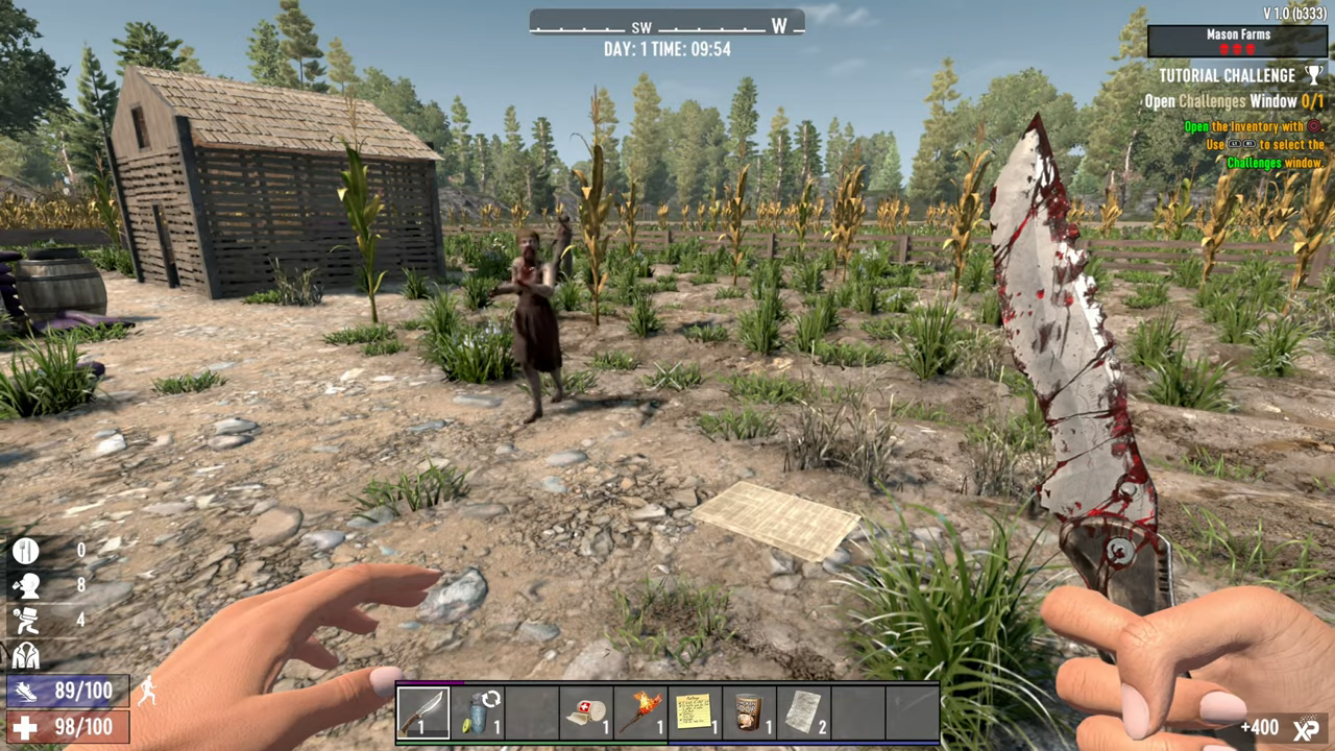Click the encumbrance carrying-figure buff icon

point(25,620)
